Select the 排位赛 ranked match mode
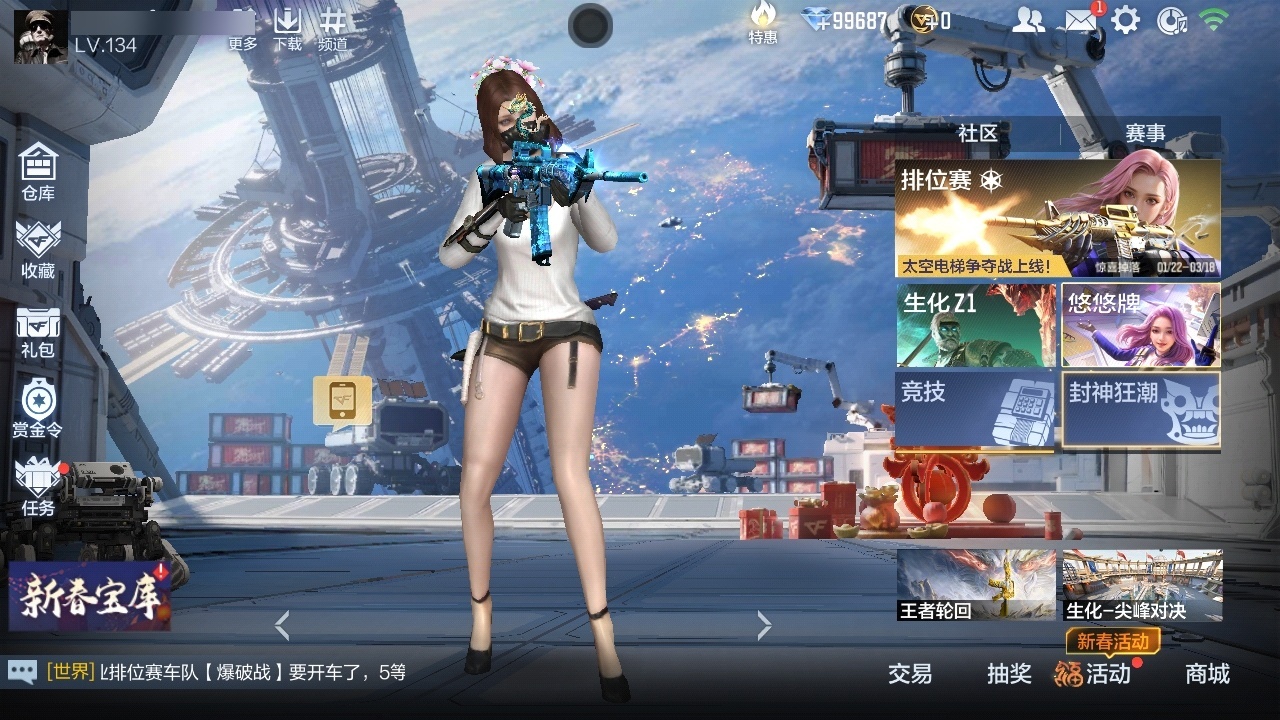1280x720 pixels. 1057,218
